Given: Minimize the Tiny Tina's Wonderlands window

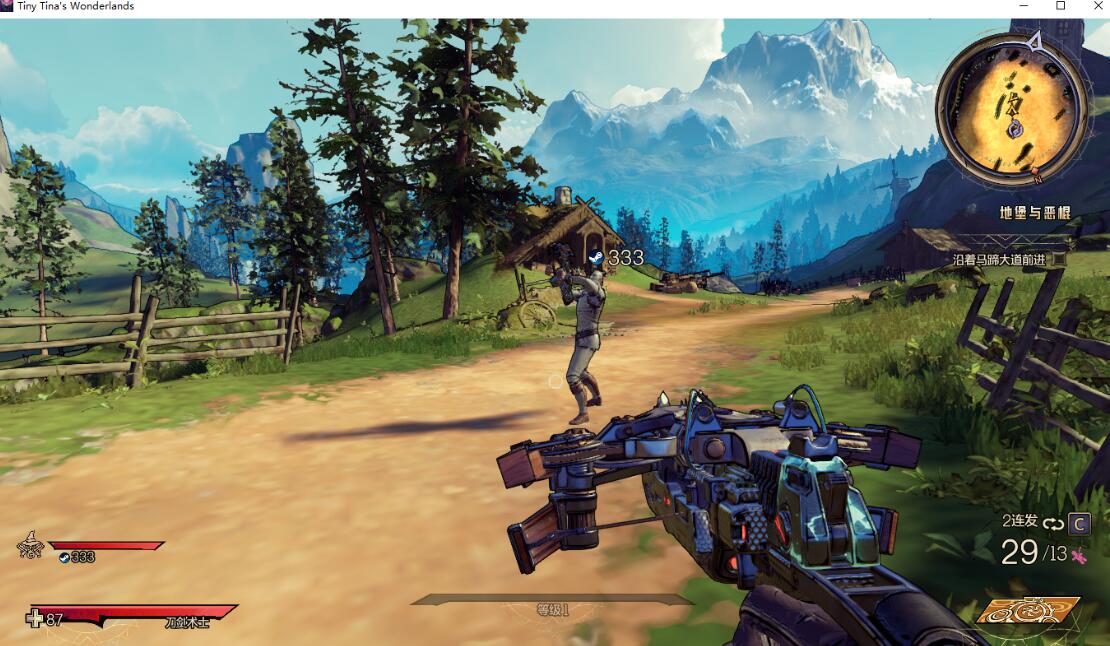Looking at the screenshot, I should point(1024,6).
